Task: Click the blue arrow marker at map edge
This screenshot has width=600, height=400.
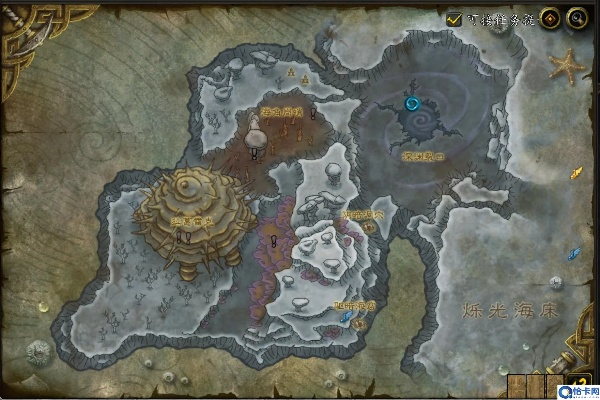Action: tap(575, 252)
